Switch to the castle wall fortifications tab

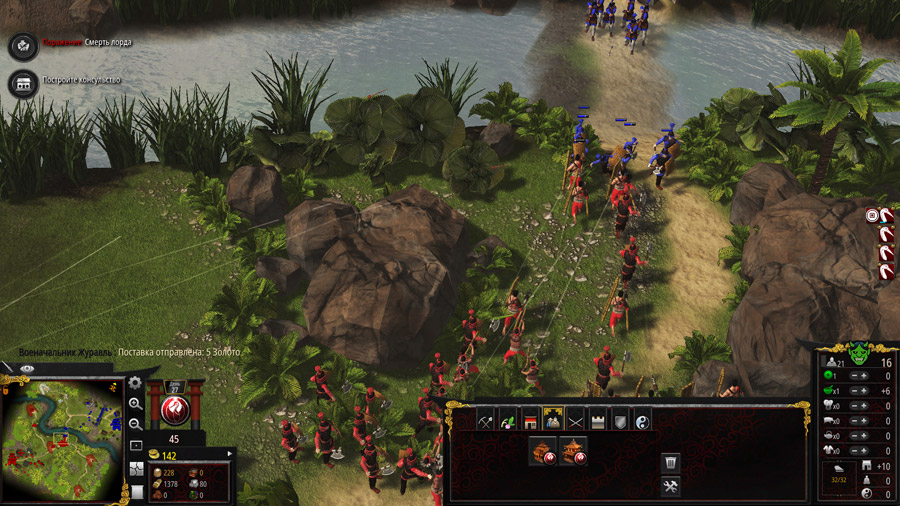[598, 422]
